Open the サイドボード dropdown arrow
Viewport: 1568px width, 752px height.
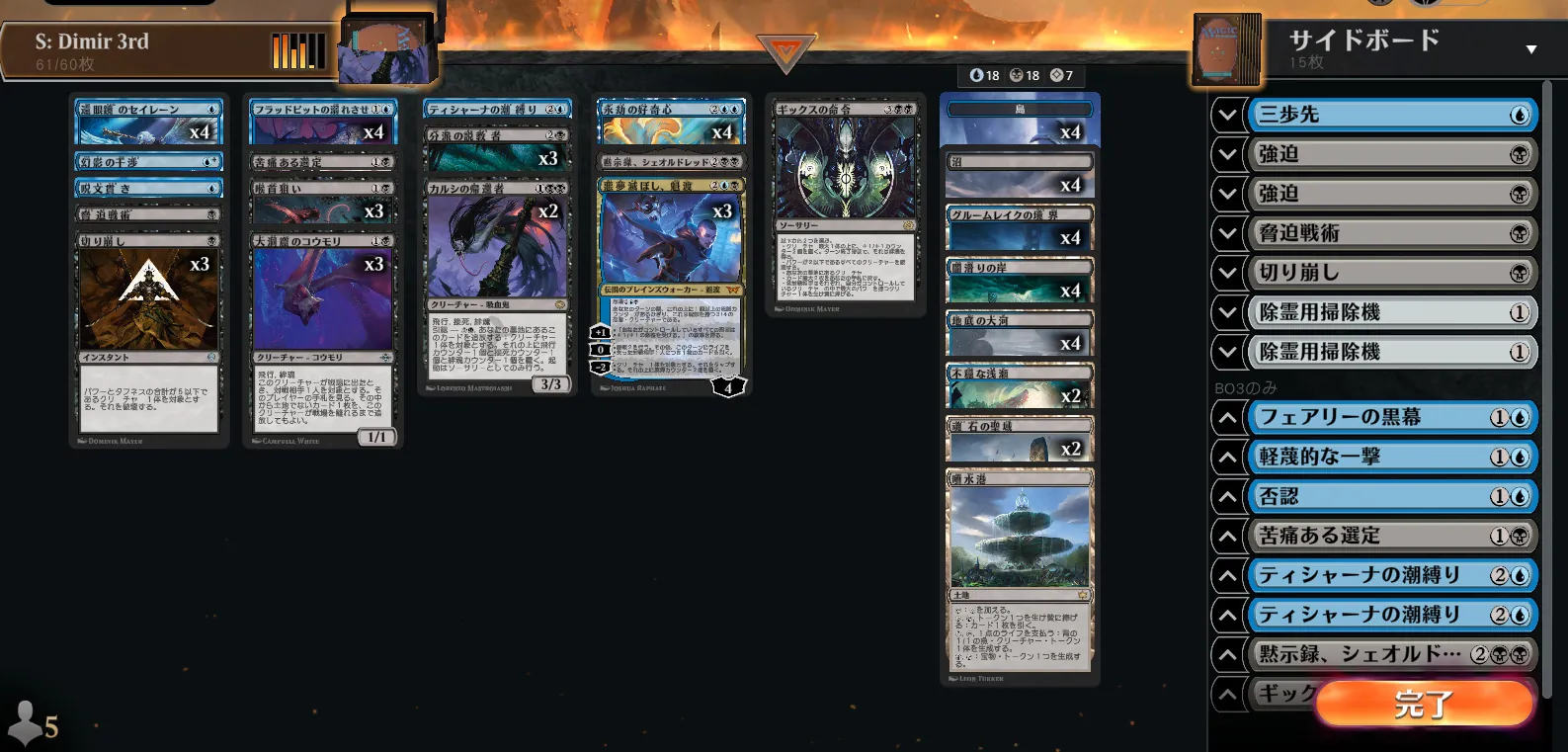[1530, 49]
